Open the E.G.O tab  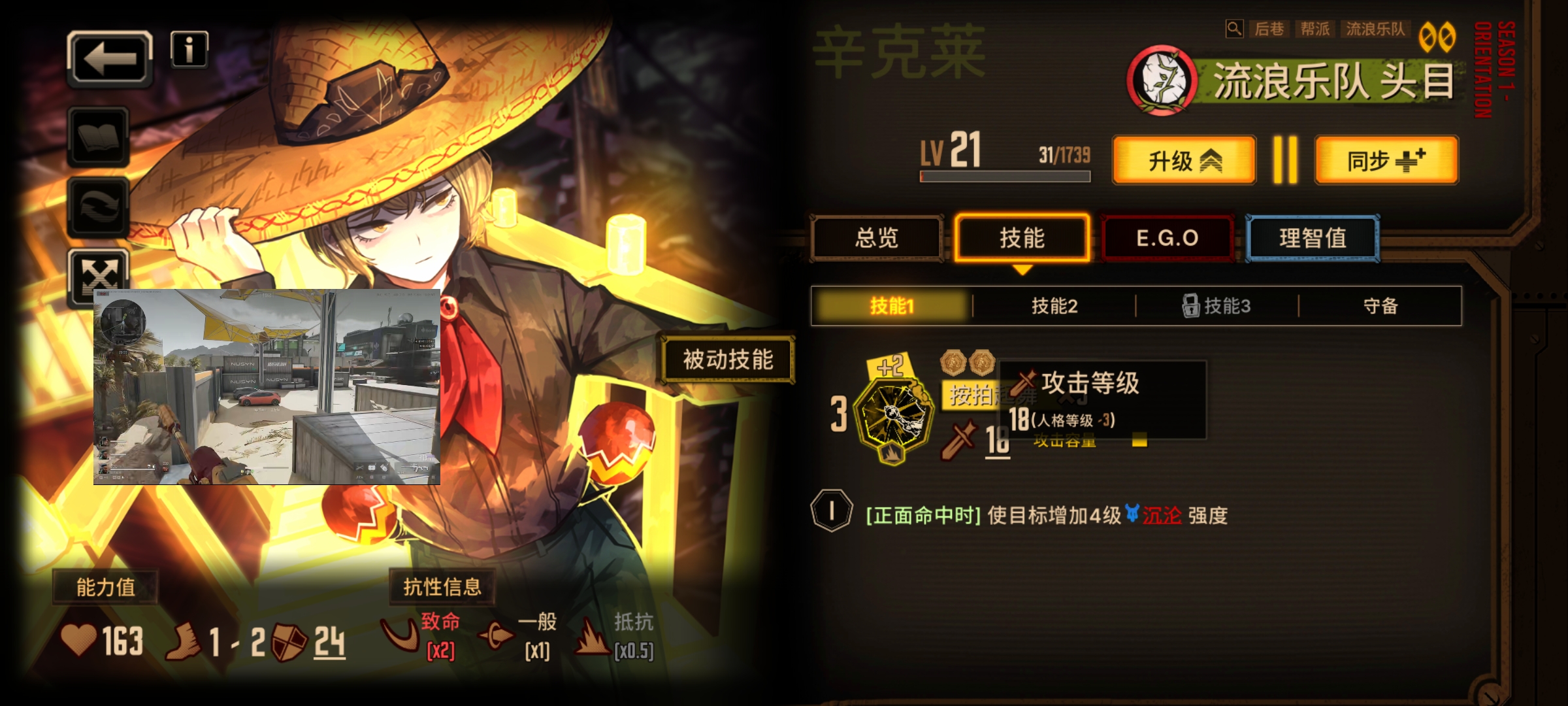click(1168, 238)
